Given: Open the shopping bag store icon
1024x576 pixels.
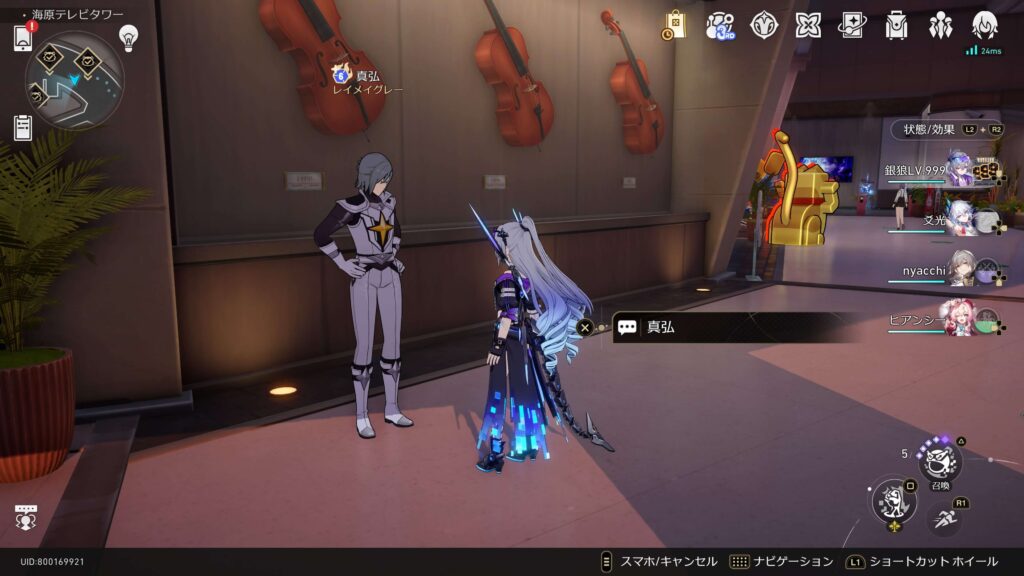Looking at the screenshot, I should [675, 25].
